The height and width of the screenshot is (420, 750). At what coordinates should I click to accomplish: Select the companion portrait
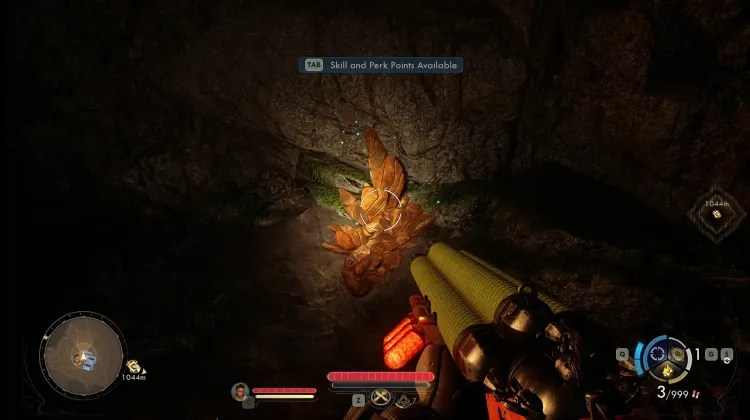[x=240, y=391]
